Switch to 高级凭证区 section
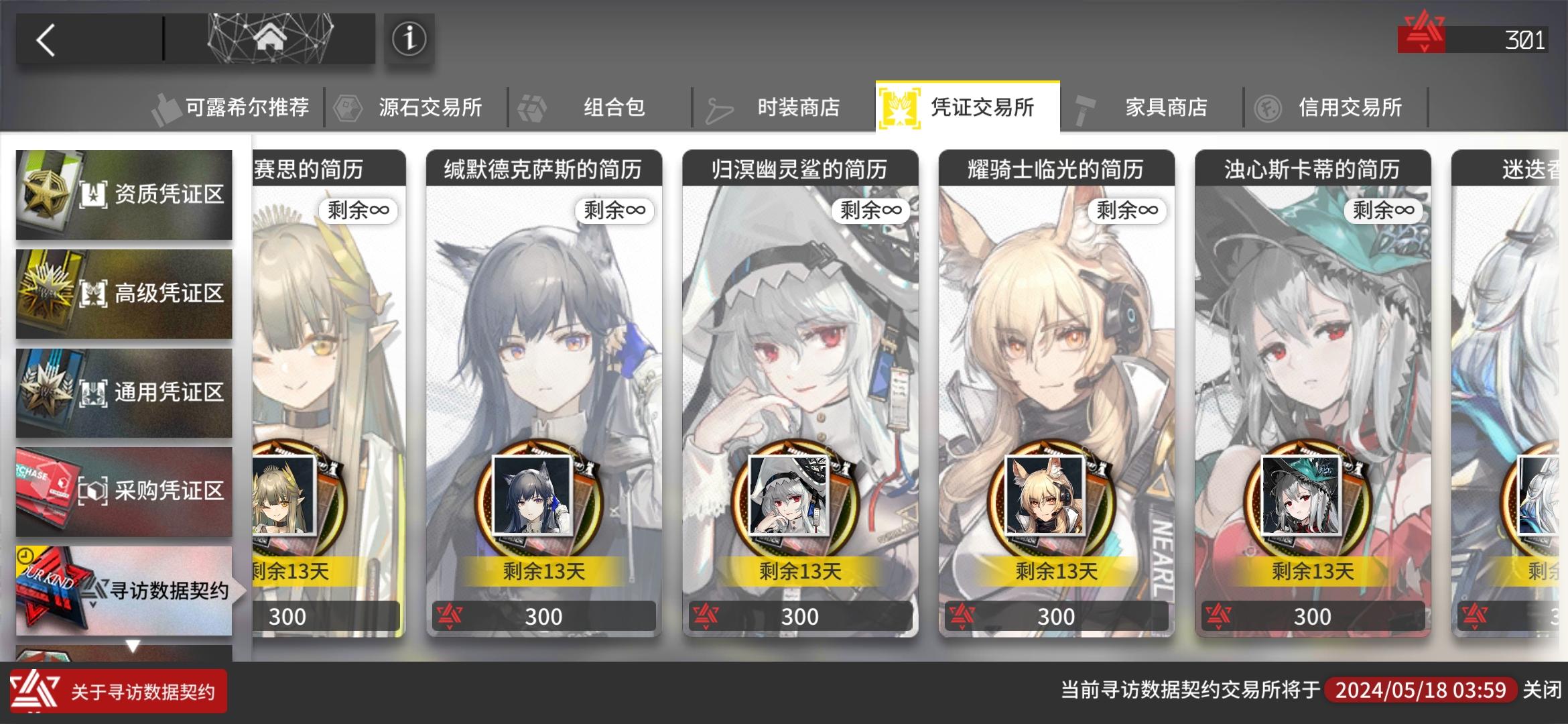Image resolution: width=1568 pixels, height=724 pixels. coord(124,293)
